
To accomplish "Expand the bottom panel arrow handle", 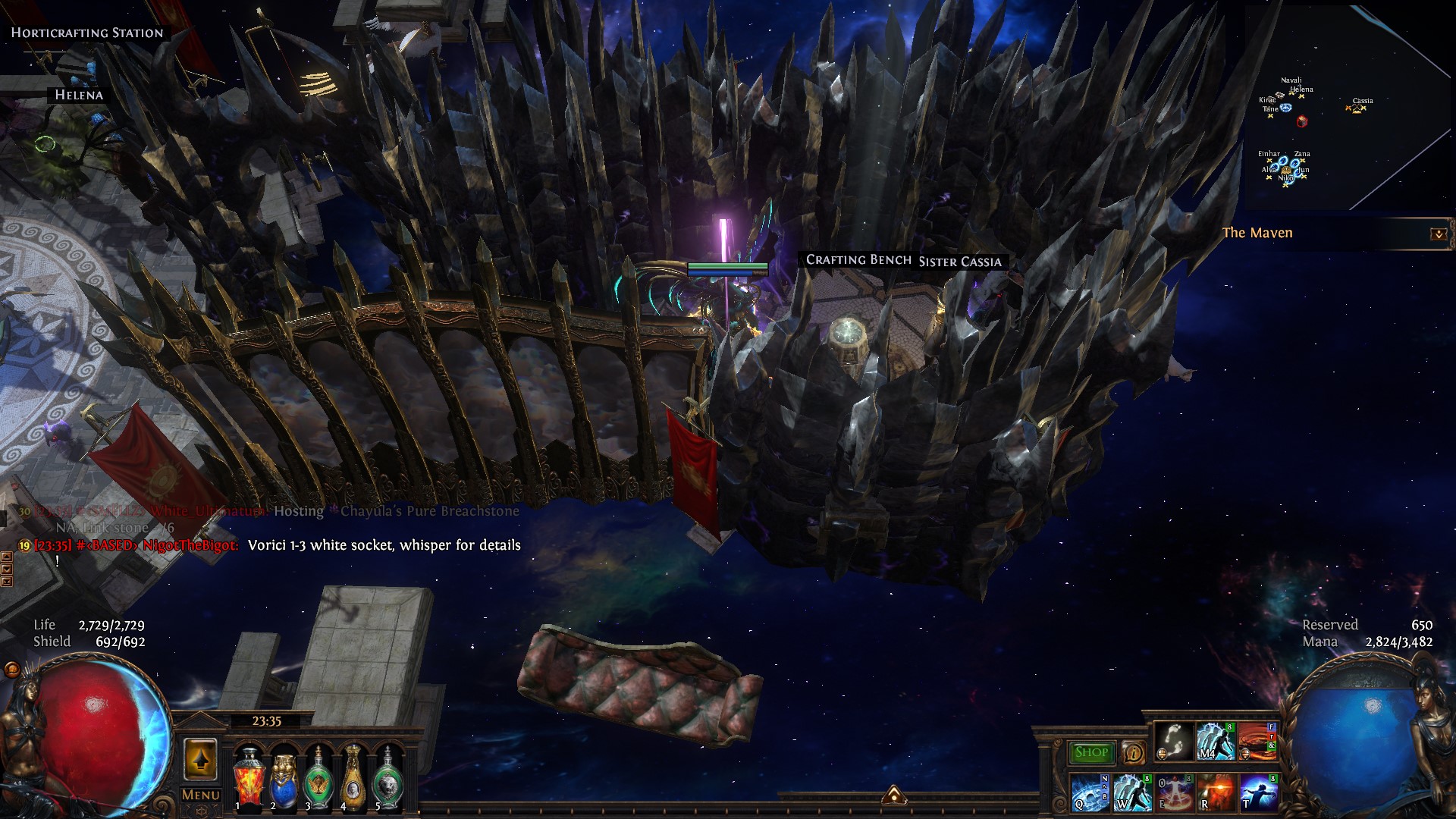I will pos(893,795).
